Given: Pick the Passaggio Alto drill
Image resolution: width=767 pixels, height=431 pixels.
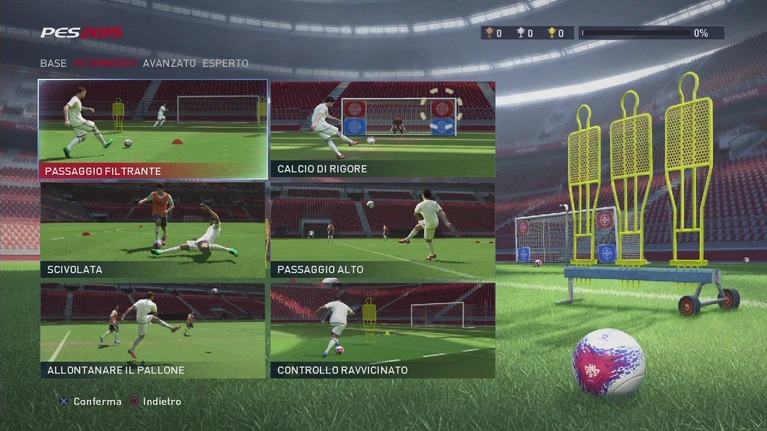Looking at the screenshot, I should pos(383,230).
